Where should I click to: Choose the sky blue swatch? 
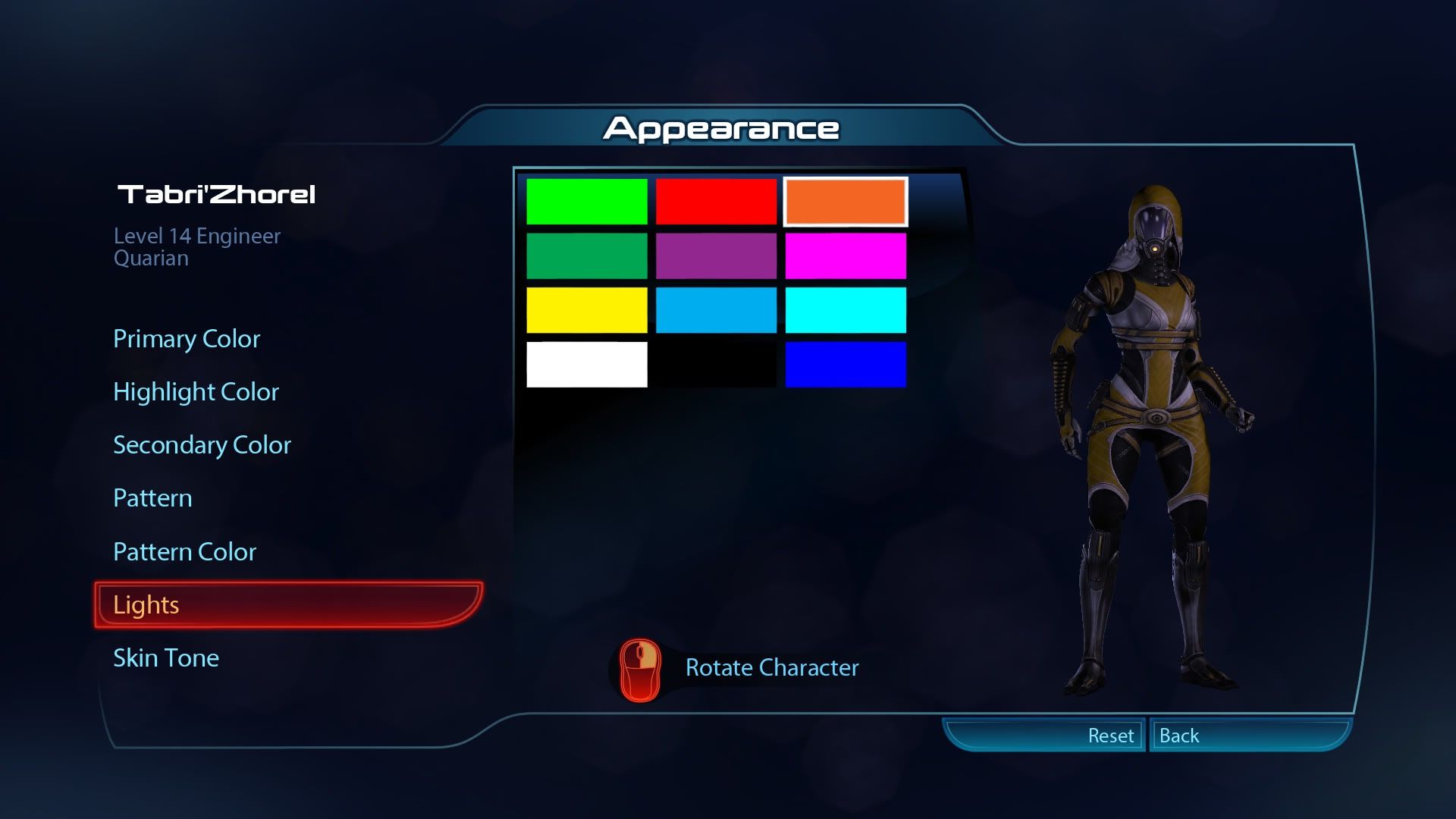(x=716, y=310)
